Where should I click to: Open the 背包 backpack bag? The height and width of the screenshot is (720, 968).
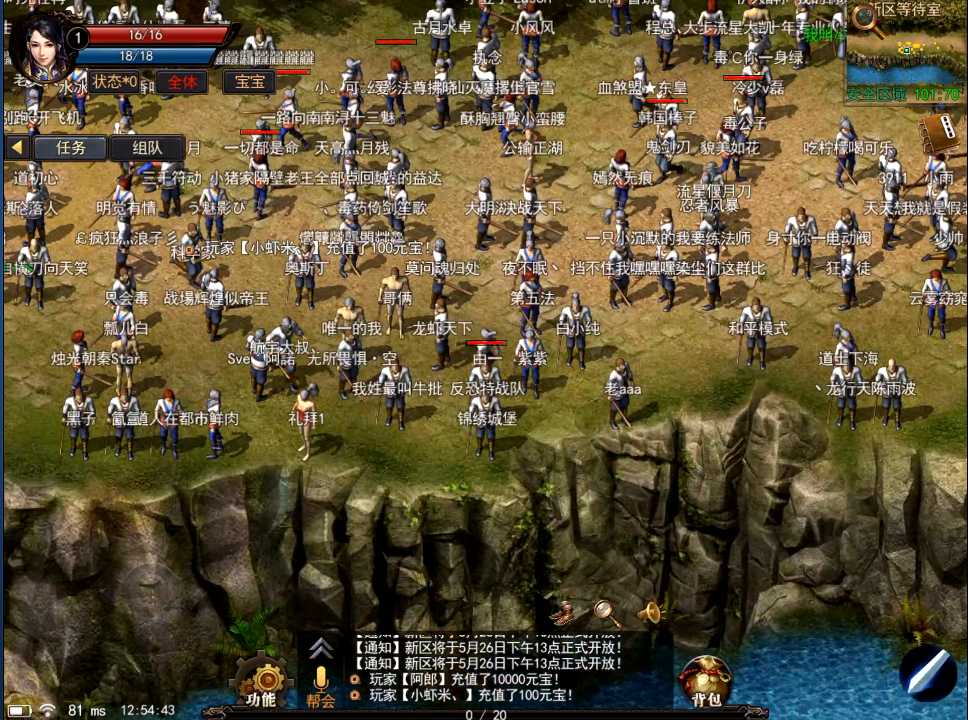706,680
